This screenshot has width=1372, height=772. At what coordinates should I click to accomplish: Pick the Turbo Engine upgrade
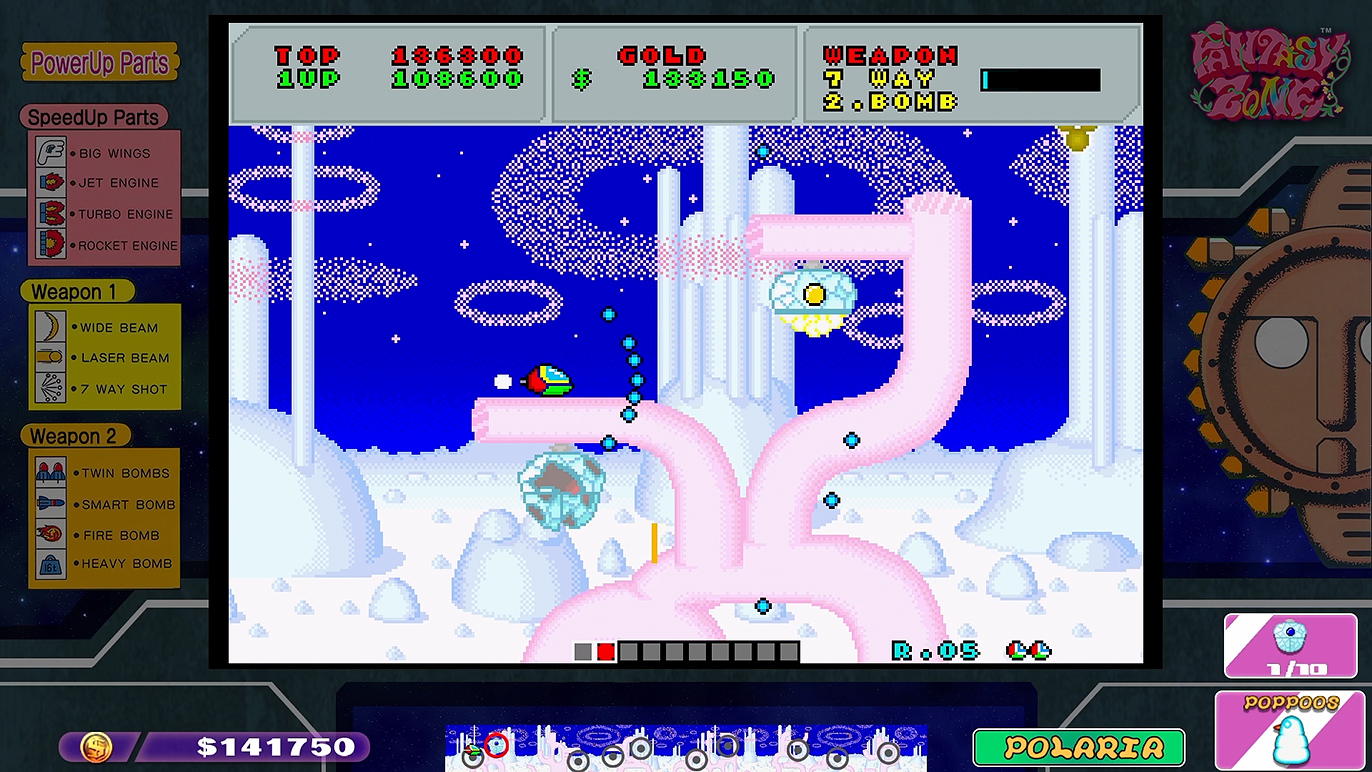click(x=104, y=214)
